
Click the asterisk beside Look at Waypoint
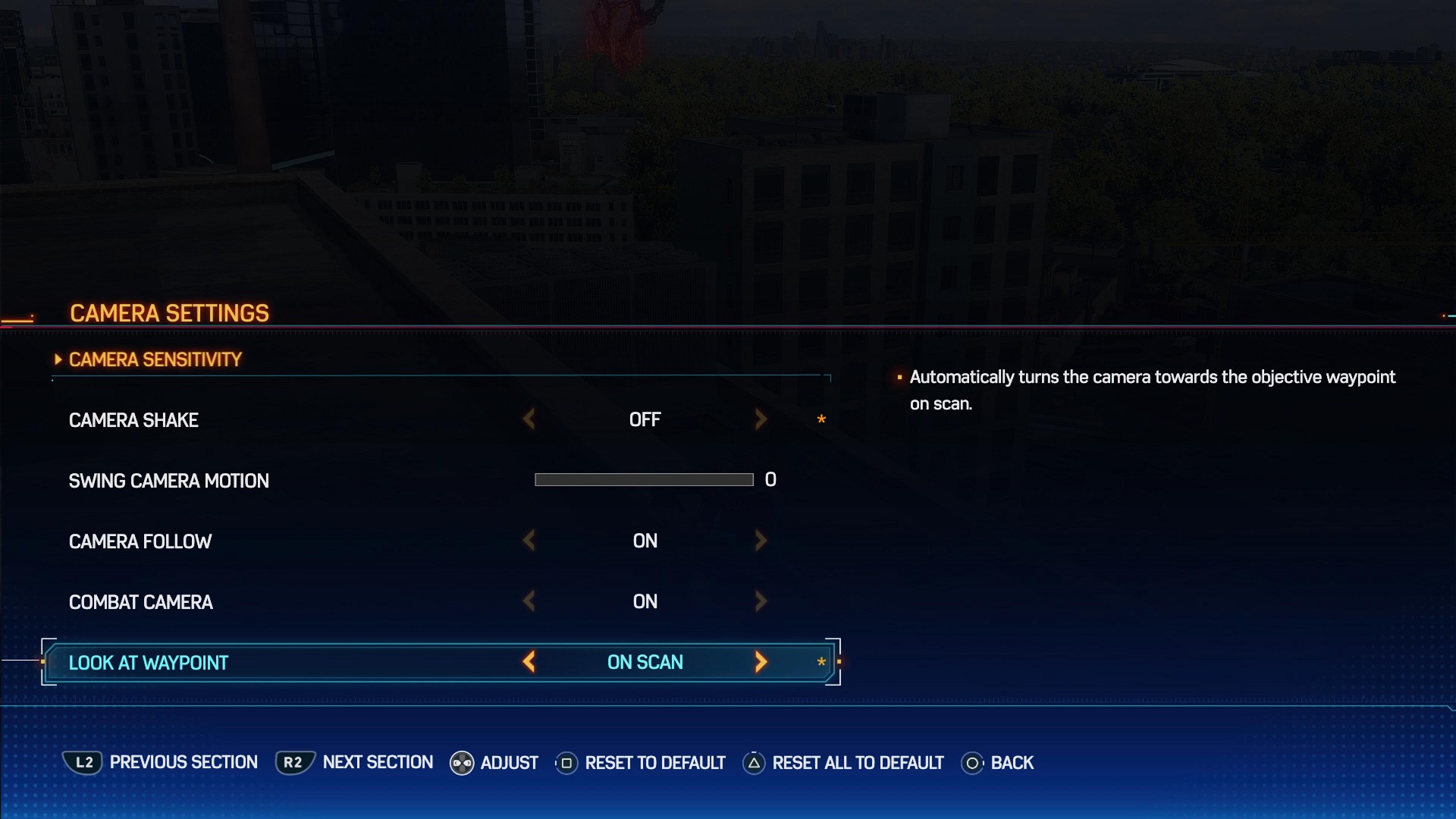(821, 662)
